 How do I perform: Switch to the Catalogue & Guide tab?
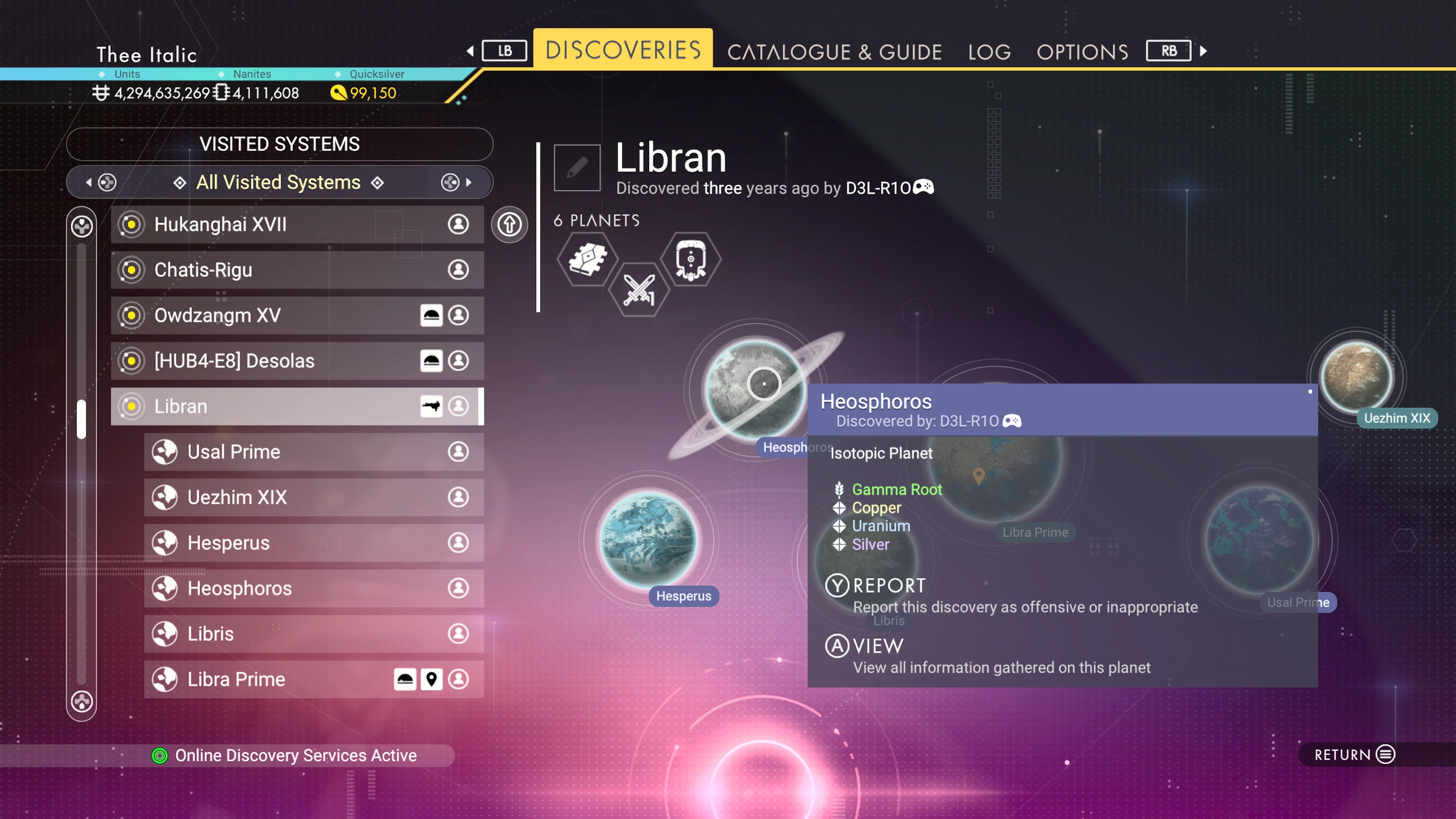coord(834,52)
